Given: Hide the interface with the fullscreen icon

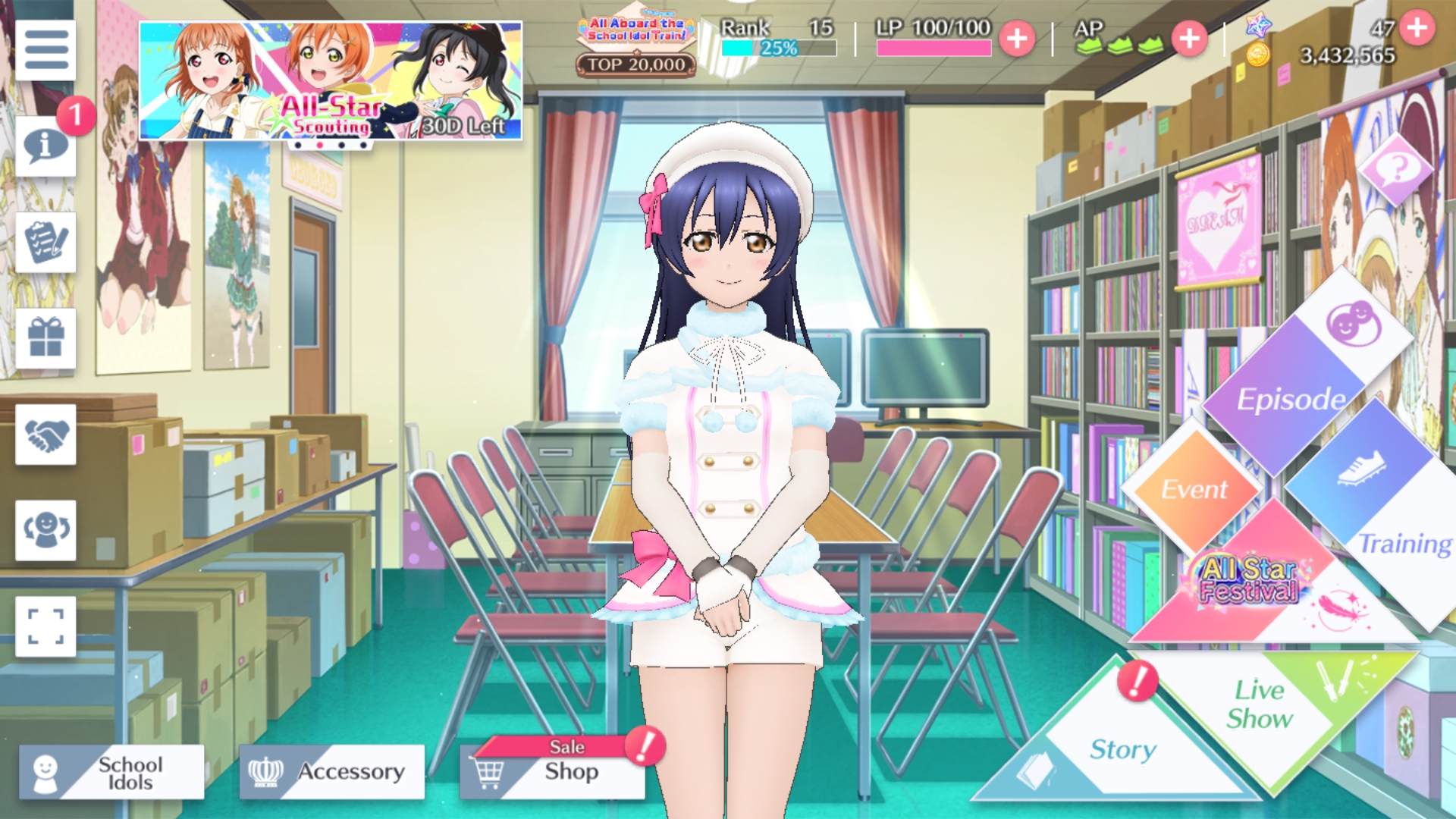Looking at the screenshot, I should [45, 626].
